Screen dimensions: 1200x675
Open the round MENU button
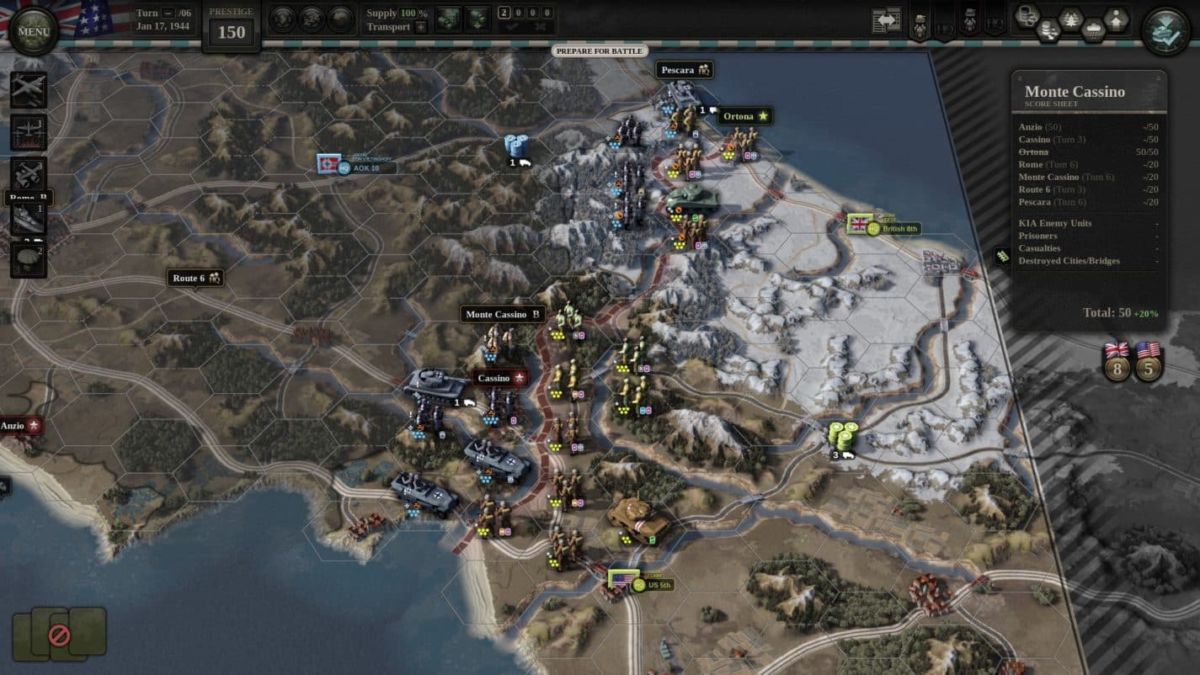pos(34,31)
